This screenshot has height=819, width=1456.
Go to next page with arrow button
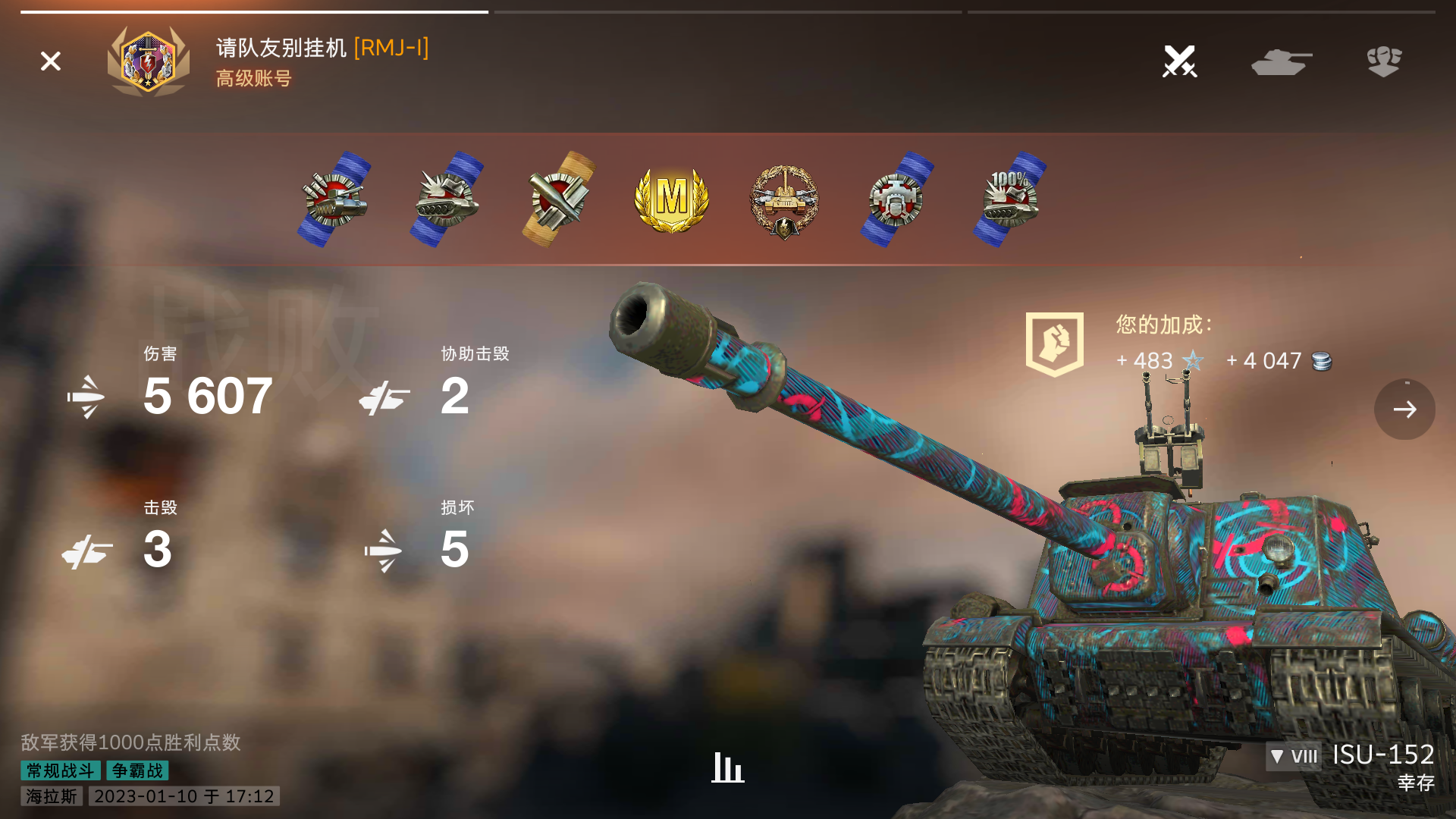[1404, 409]
